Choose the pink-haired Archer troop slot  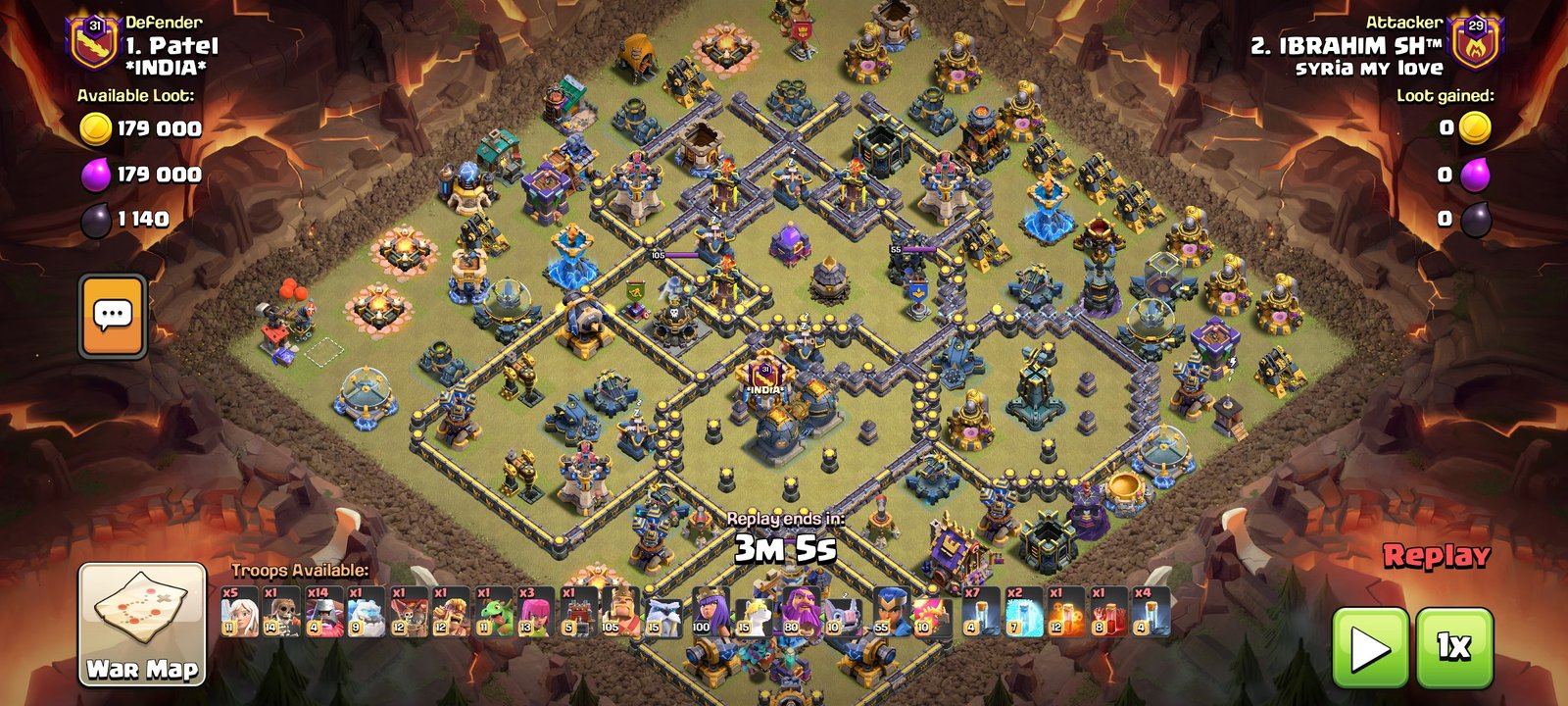coord(536,612)
